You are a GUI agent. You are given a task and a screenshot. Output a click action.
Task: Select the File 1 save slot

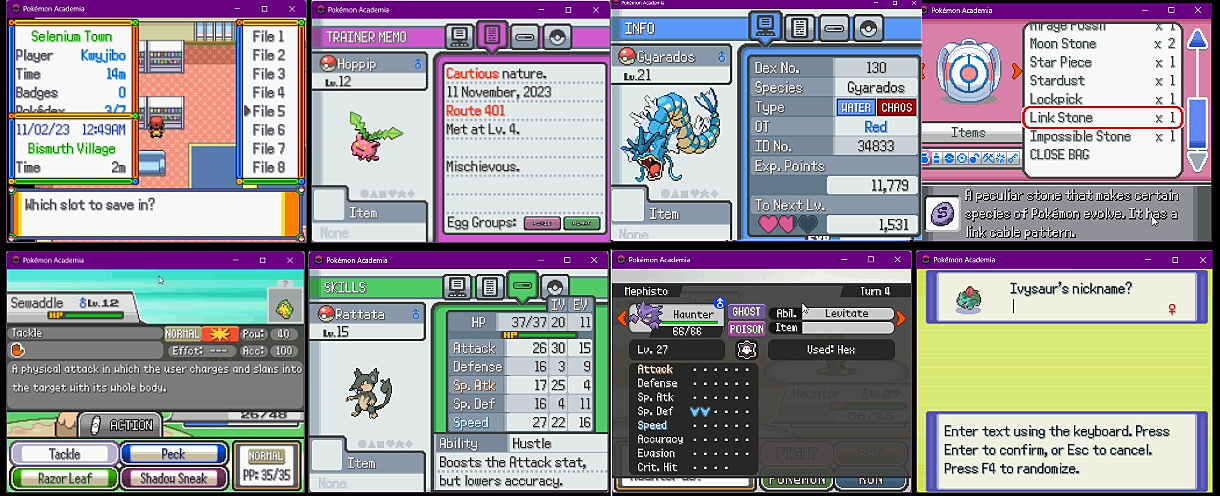269,36
